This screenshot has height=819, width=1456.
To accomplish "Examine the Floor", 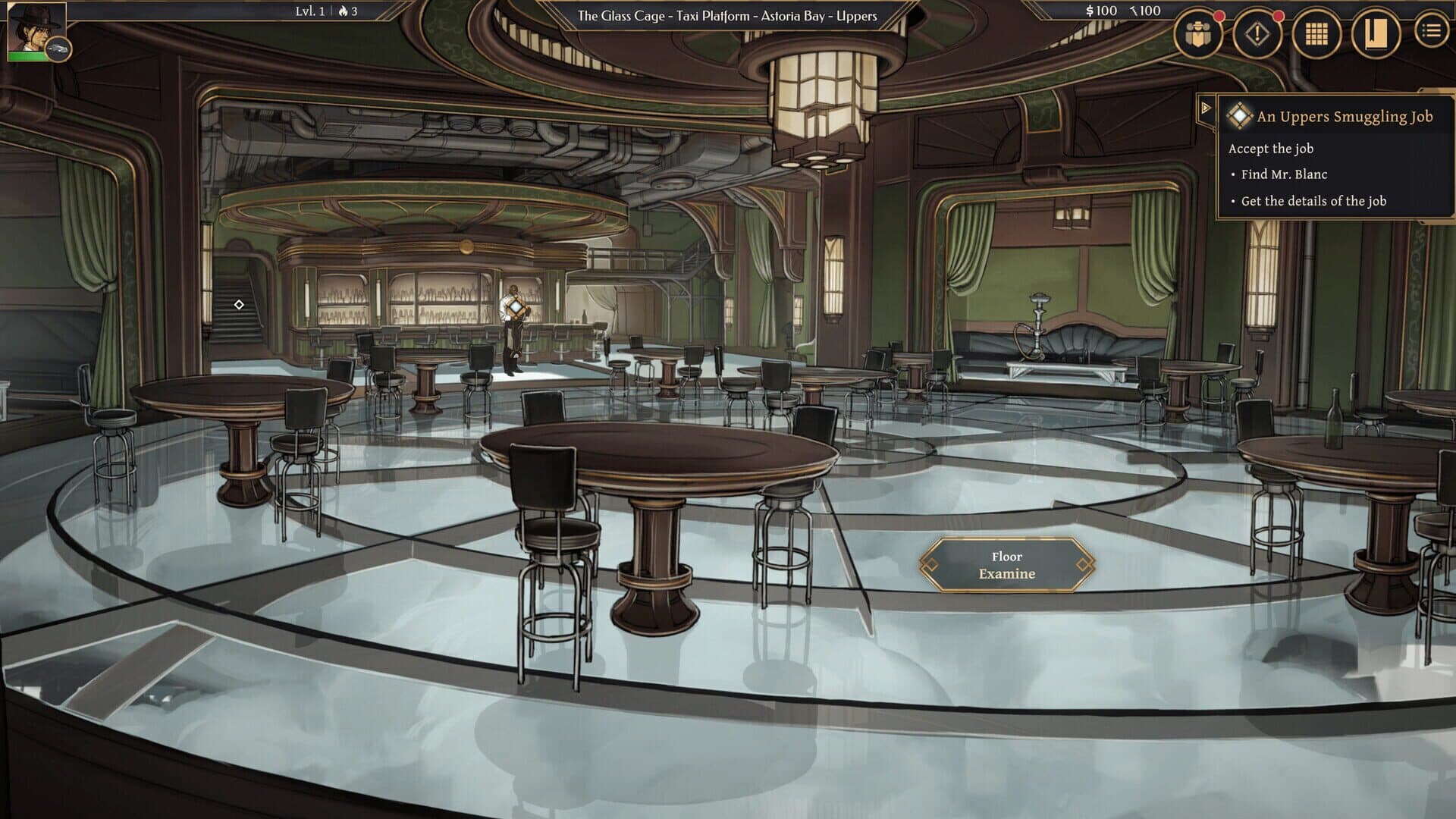I will point(1006,566).
